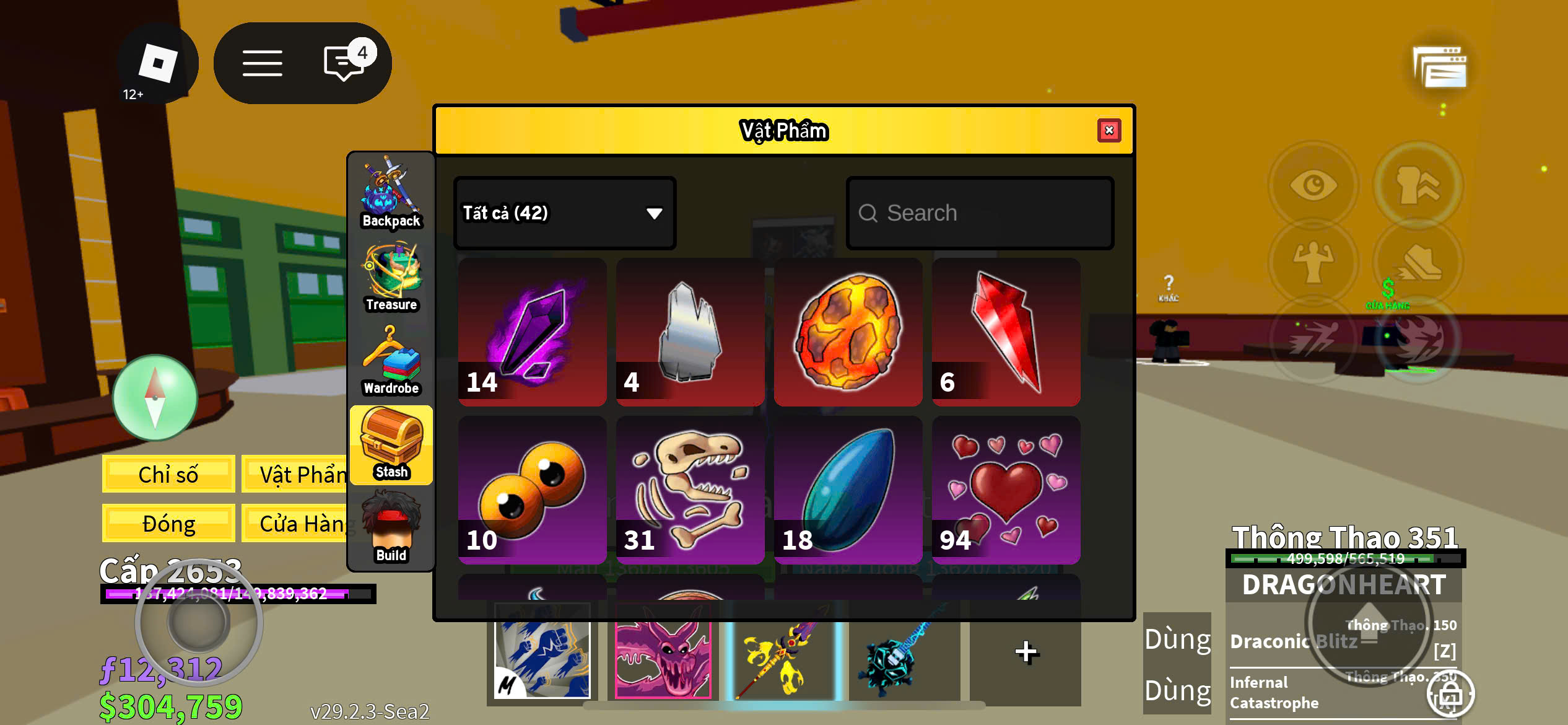Open the Roblox chat with 4 notifications
This screenshot has height=725, width=1568.
(346, 63)
